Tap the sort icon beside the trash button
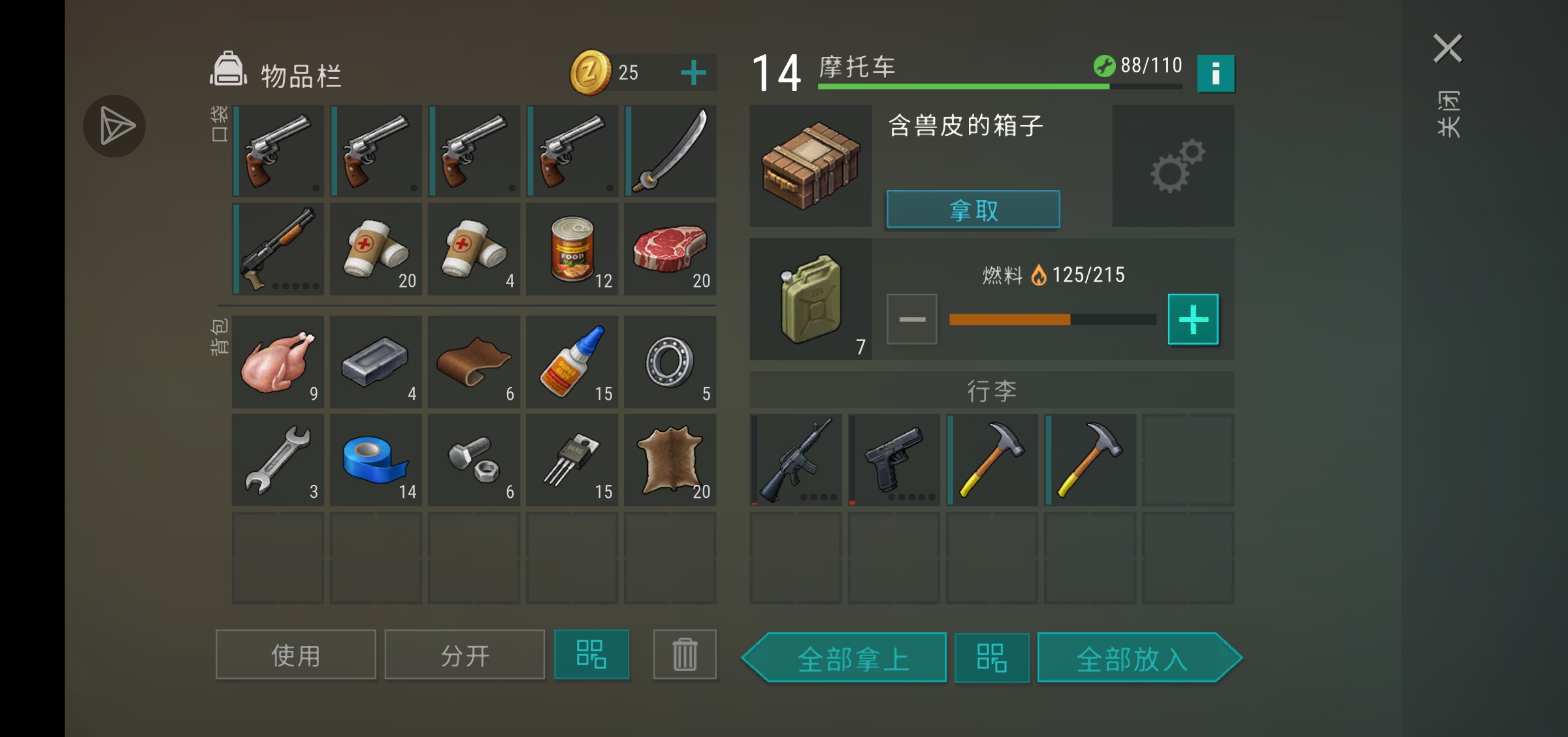This screenshot has height=737, width=1568. click(591, 654)
